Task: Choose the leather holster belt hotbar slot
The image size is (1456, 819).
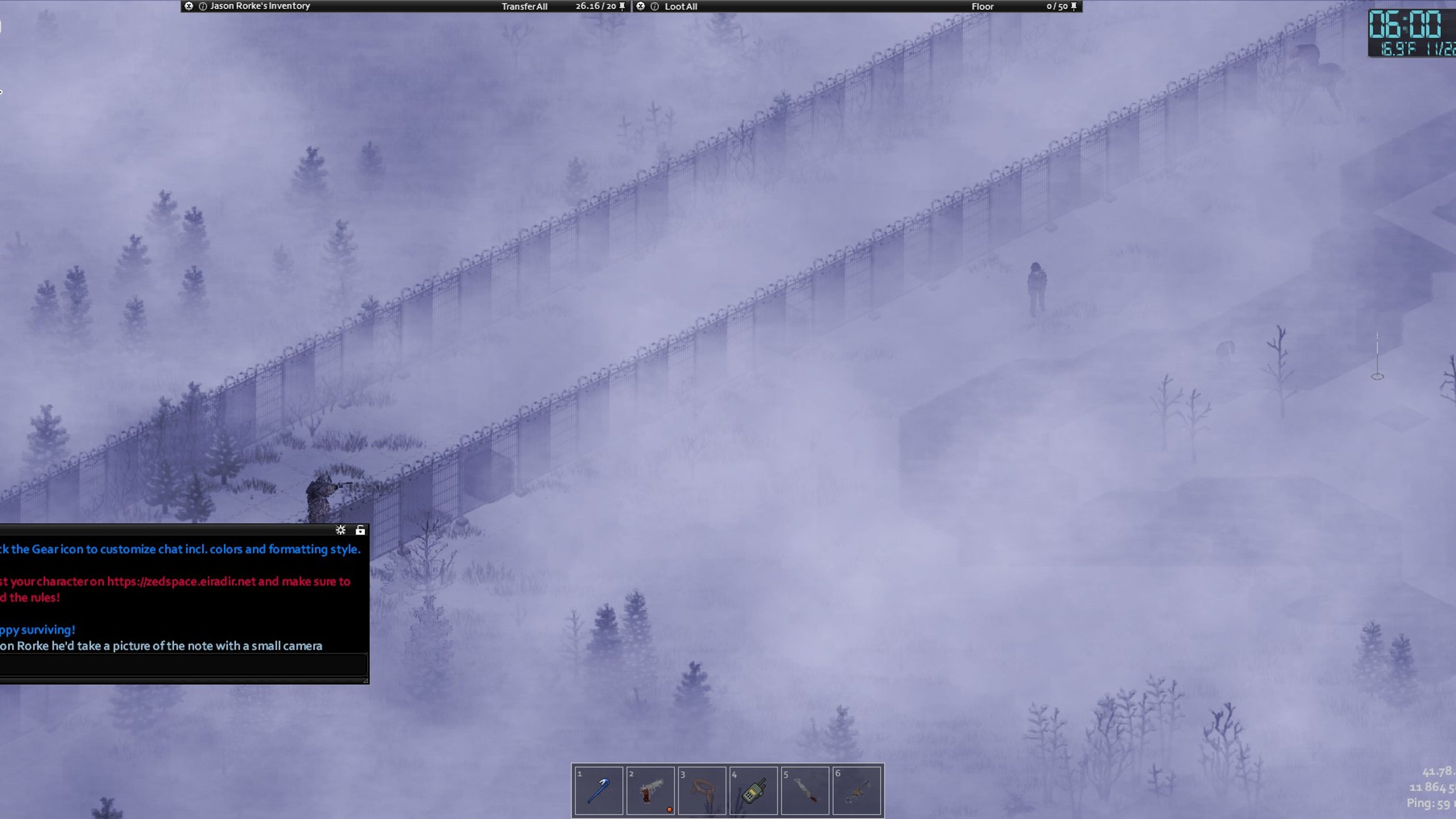Action: click(701, 790)
